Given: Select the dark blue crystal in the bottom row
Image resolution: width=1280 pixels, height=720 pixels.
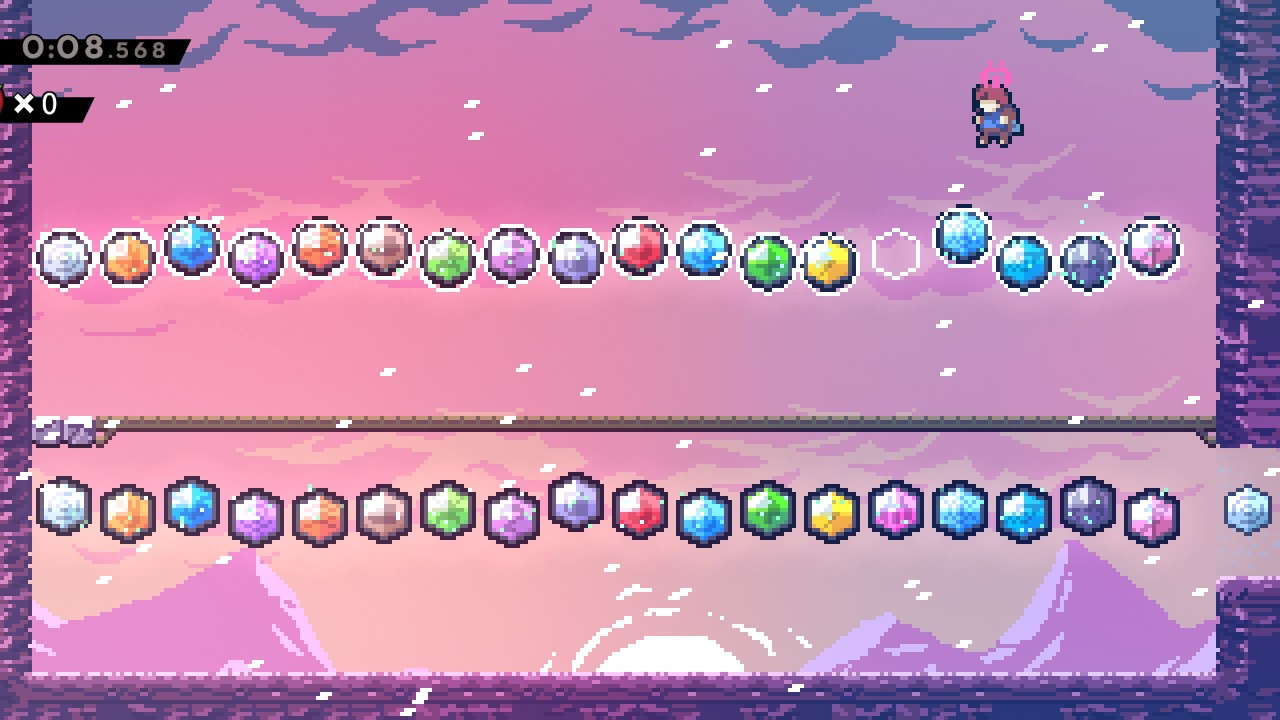Looking at the screenshot, I should tap(1025, 510).
